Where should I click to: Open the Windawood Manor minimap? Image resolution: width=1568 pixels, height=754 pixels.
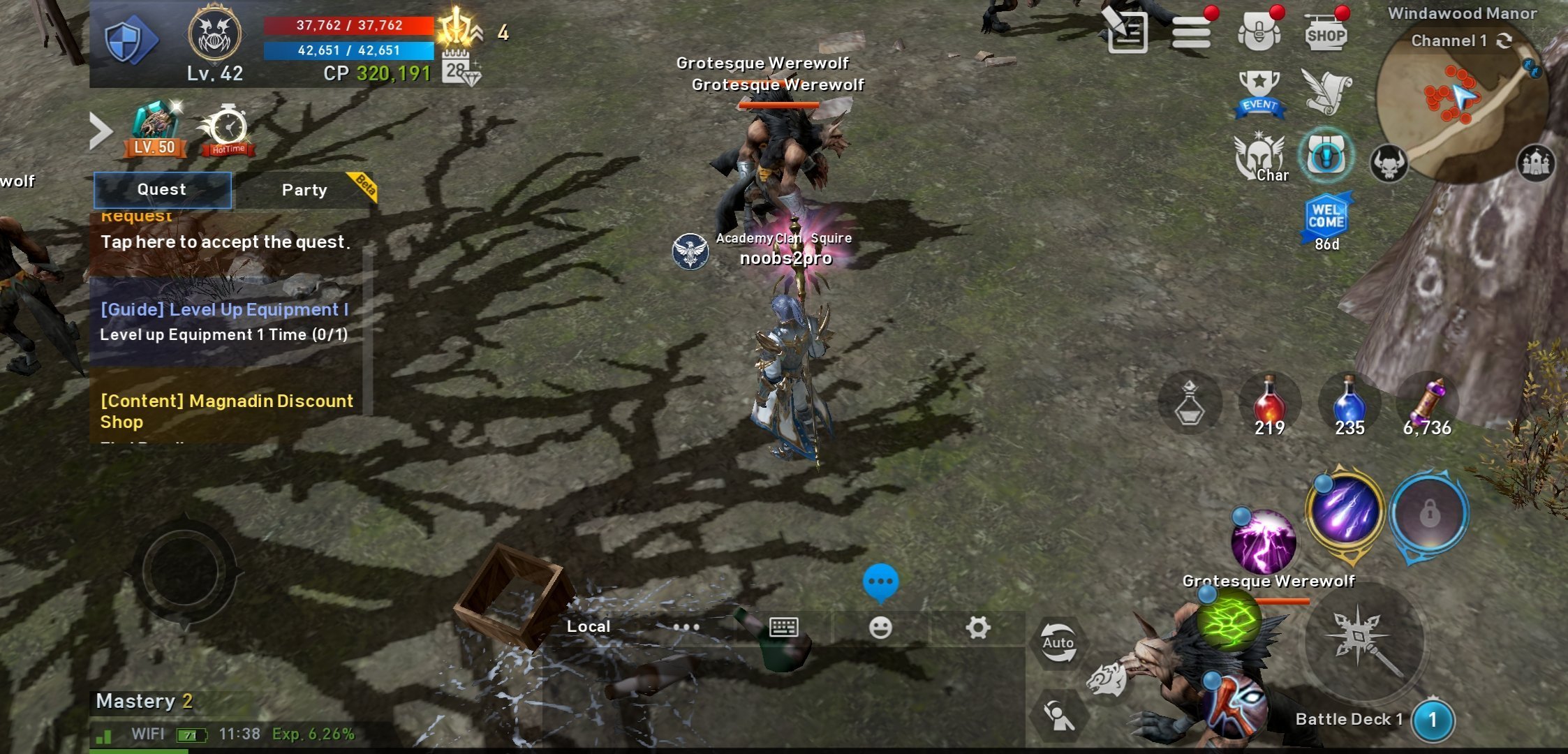pos(1462,105)
